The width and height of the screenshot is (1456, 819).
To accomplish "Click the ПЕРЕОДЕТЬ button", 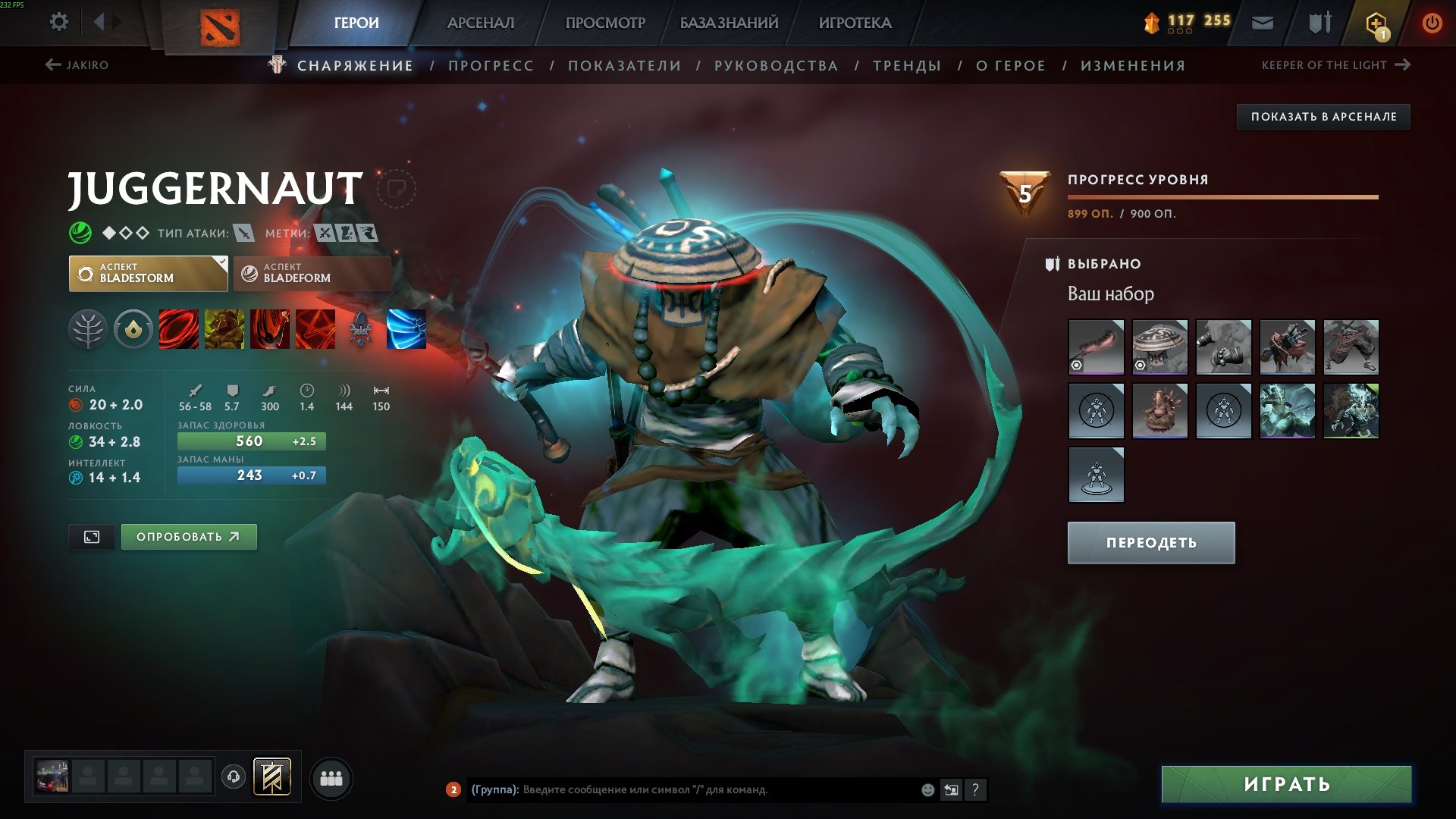I will click(1150, 543).
